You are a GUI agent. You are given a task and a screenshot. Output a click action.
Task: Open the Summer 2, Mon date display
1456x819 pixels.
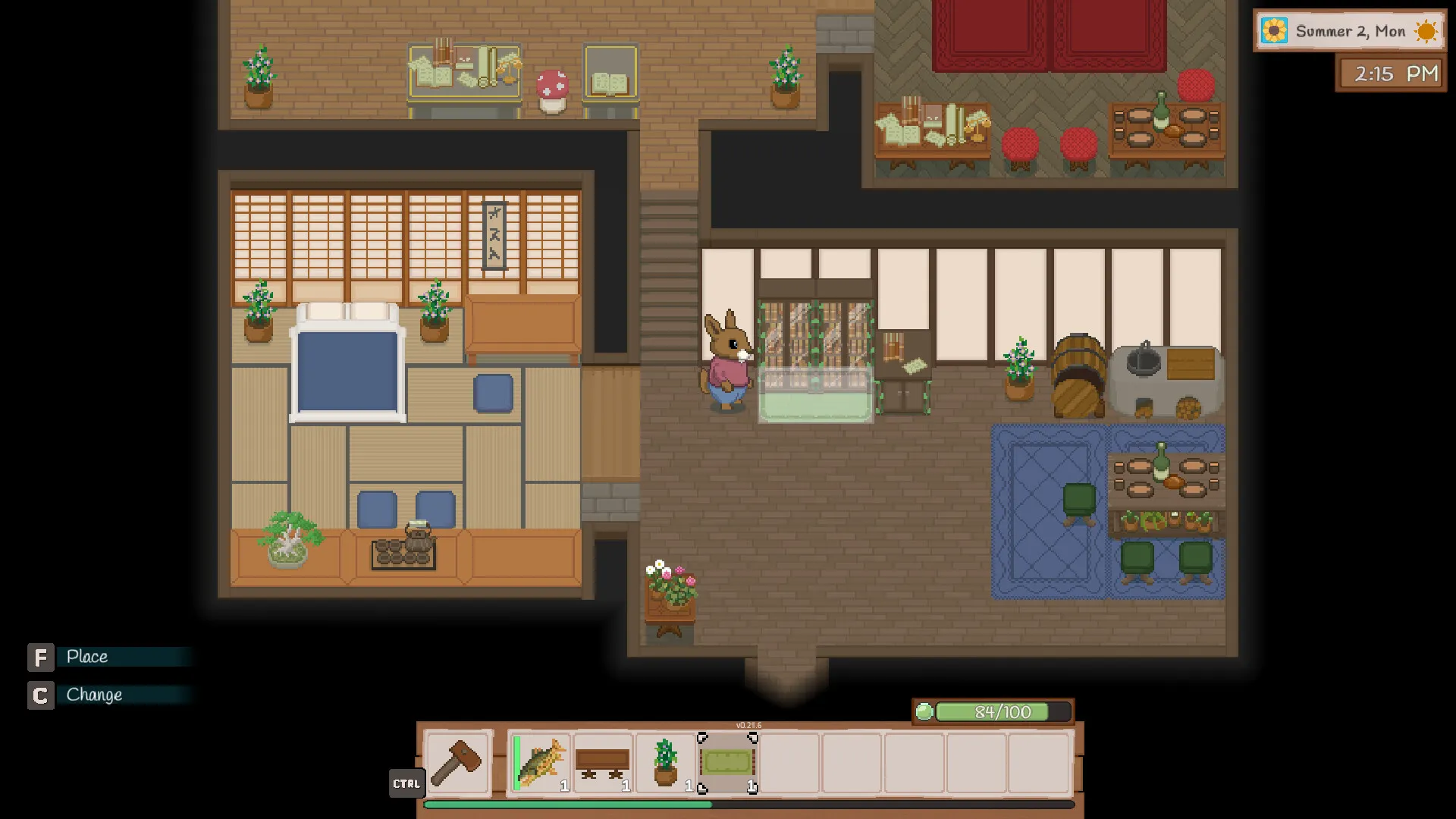(1349, 31)
